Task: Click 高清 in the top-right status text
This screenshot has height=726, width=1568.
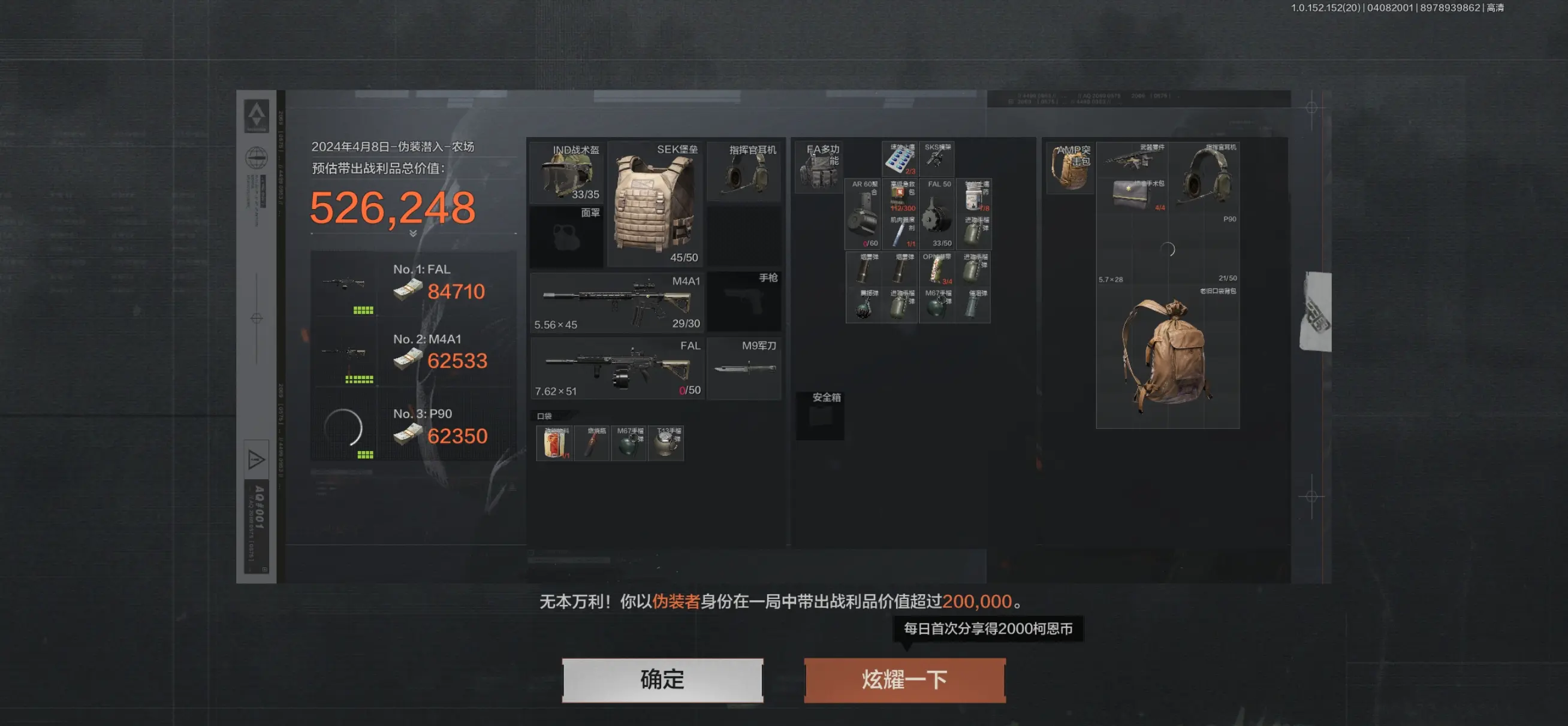Action: click(x=1495, y=8)
